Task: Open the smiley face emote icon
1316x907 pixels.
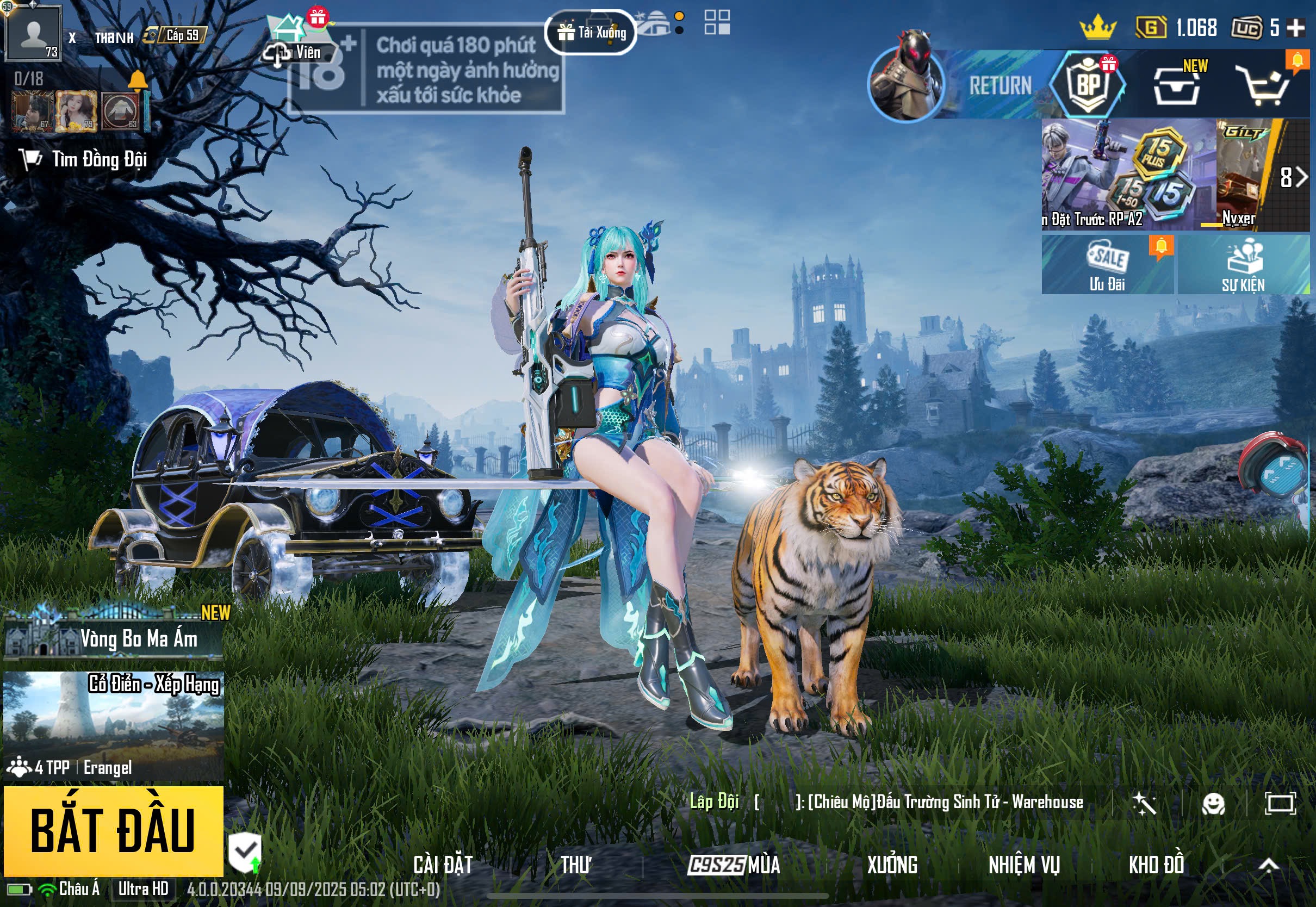Action: (1213, 804)
